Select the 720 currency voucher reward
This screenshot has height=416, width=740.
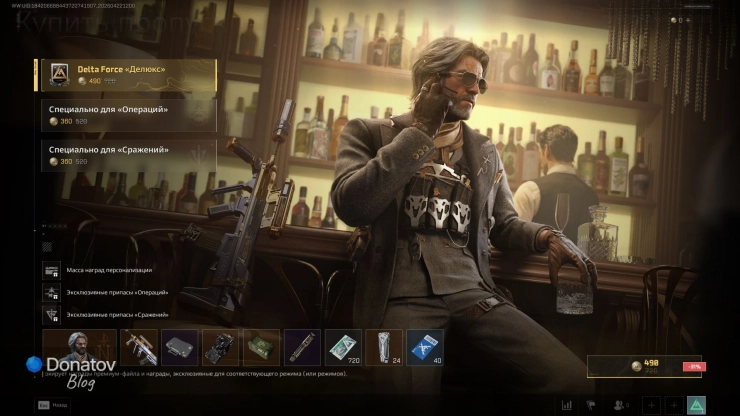tap(343, 347)
